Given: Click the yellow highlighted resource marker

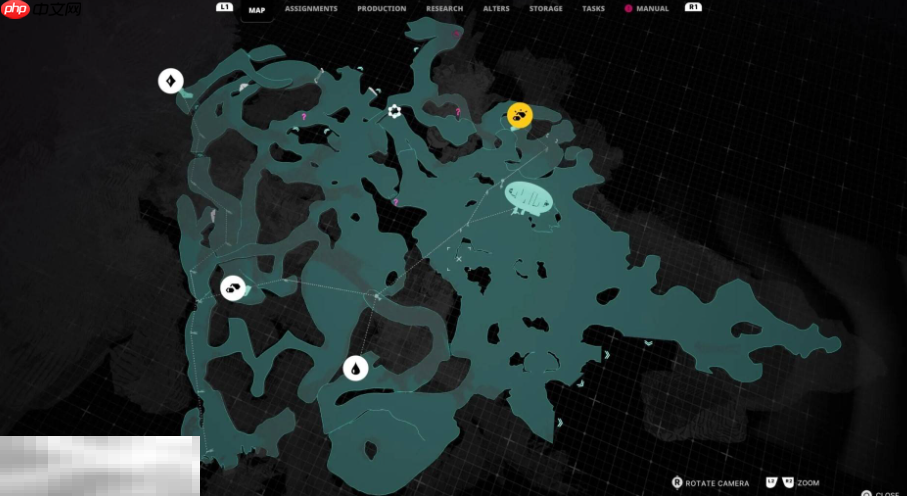Looking at the screenshot, I should [519, 116].
